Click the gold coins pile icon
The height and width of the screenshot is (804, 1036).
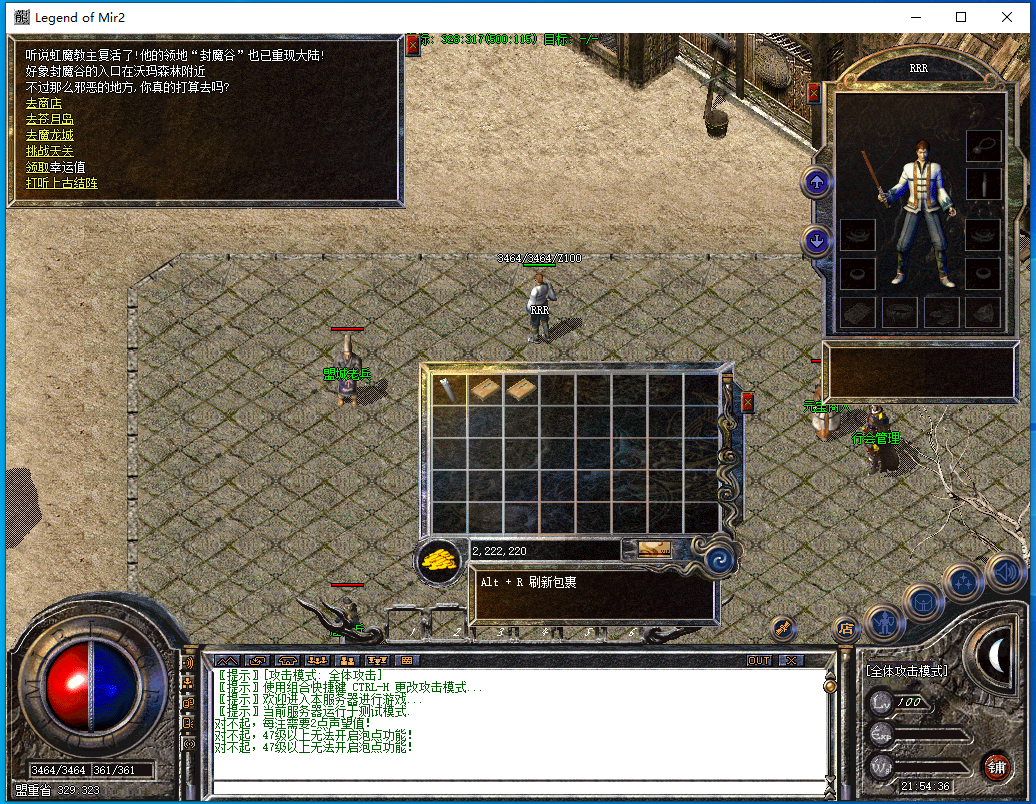(x=438, y=560)
